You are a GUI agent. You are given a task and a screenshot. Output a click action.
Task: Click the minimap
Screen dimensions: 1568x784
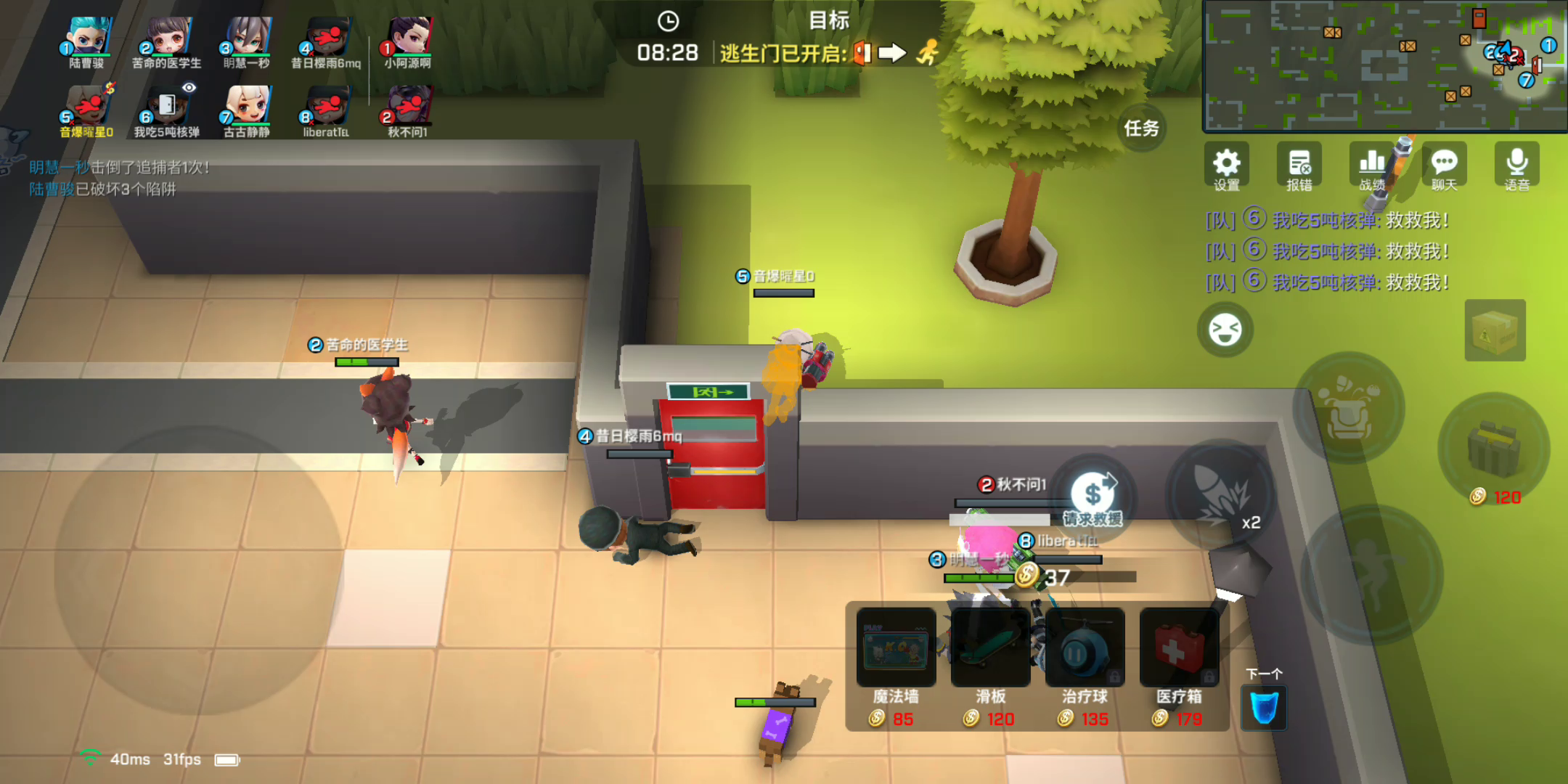point(1384,65)
